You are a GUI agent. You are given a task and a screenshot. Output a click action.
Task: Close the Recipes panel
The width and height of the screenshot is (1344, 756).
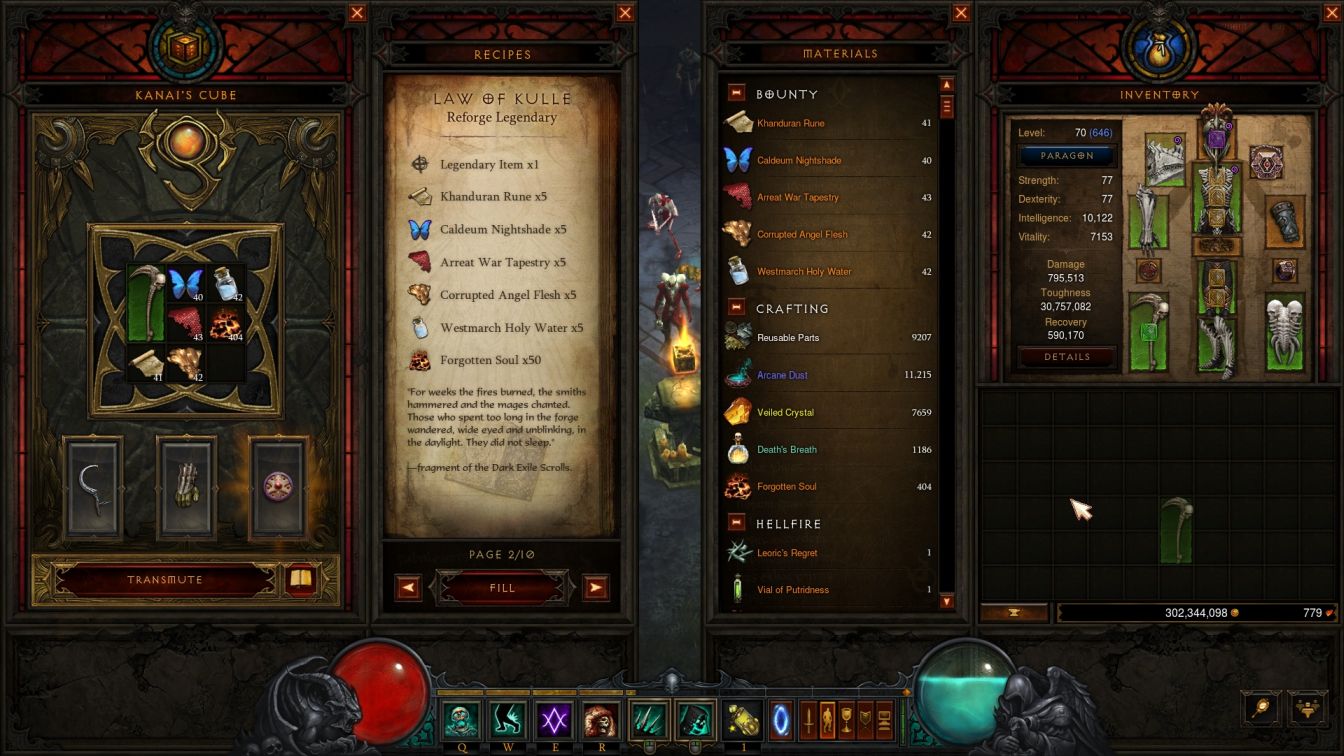click(x=625, y=13)
